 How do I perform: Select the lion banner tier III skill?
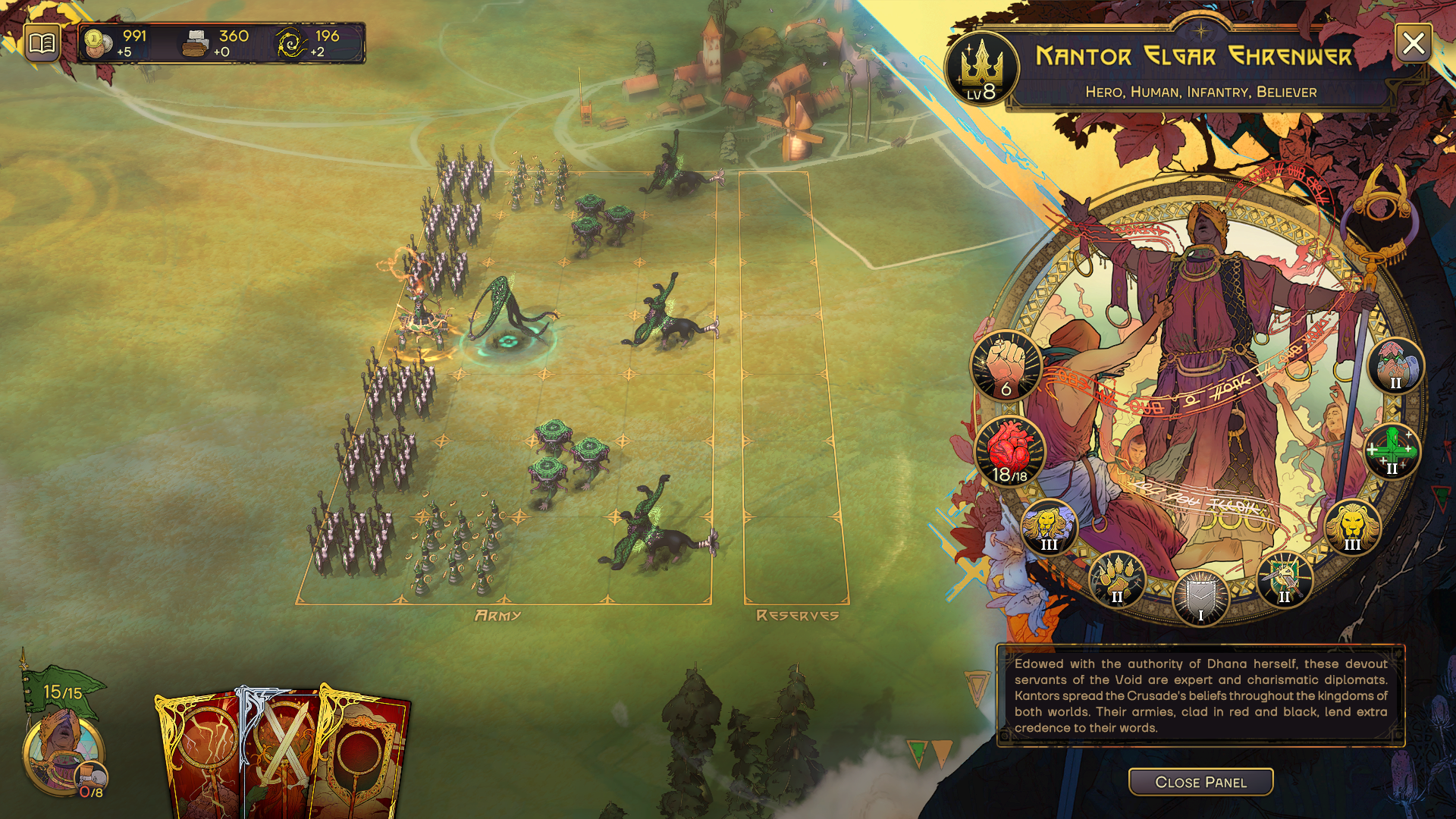click(1049, 526)
